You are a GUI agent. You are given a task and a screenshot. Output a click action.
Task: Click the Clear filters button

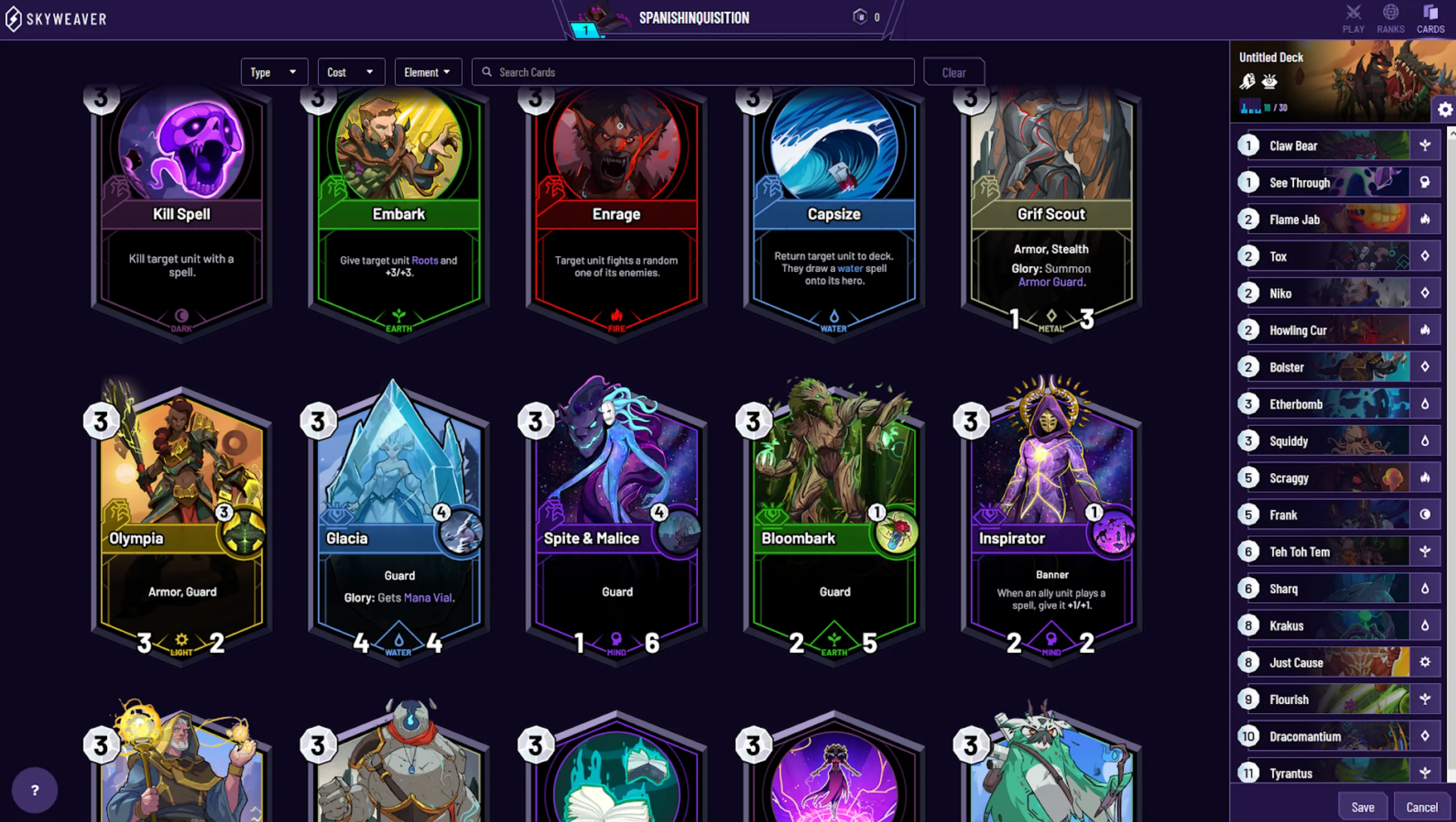point(954,72)
